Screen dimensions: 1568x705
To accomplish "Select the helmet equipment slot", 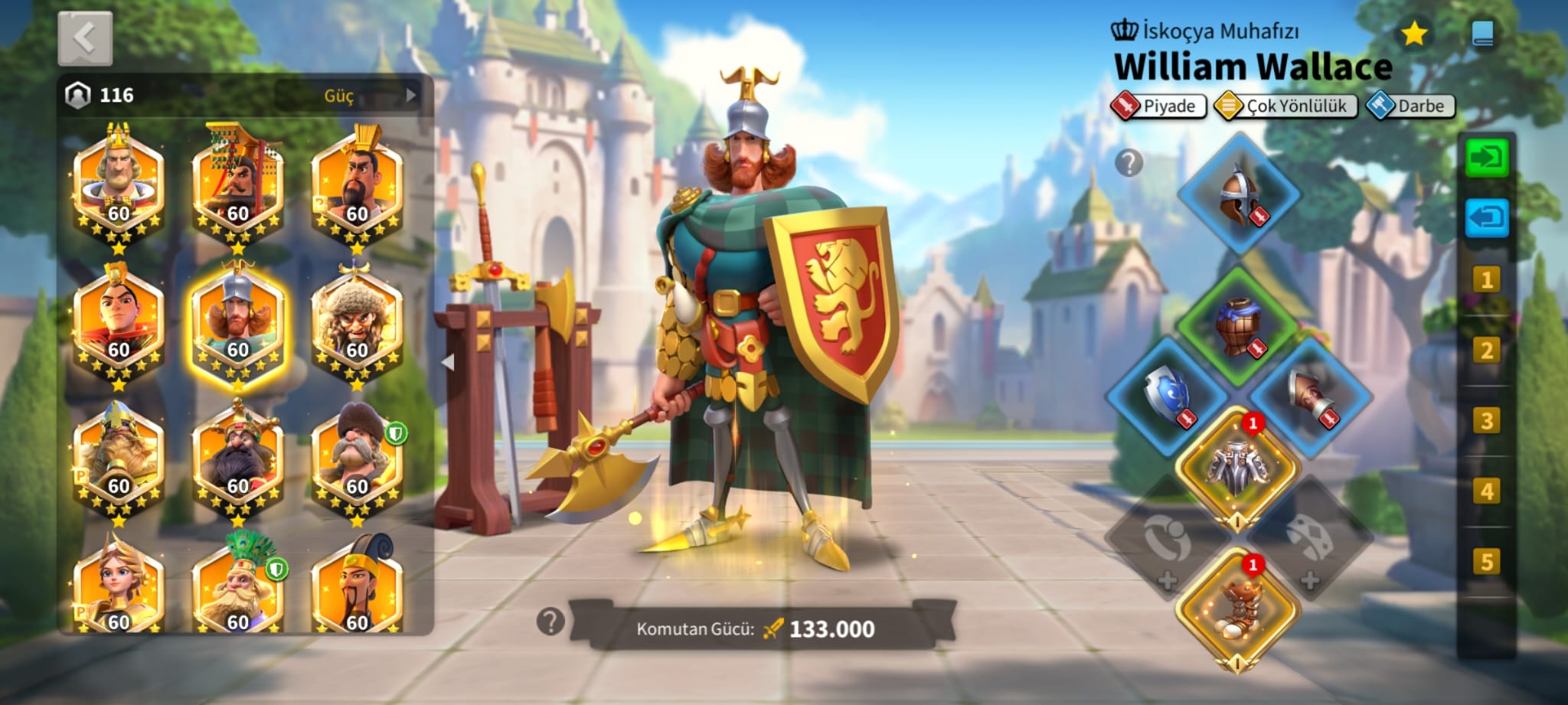I will 1238,194.
